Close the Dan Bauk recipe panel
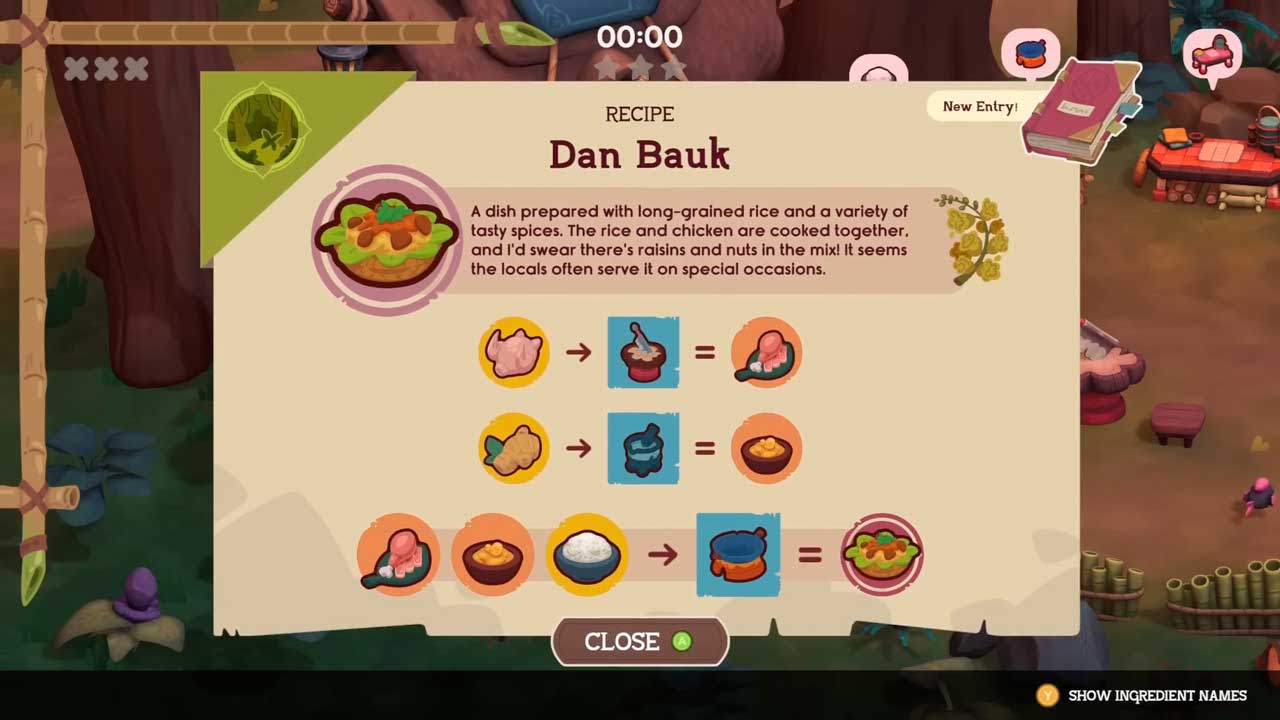Screen dimensions: 1280x720 pyautogui.click(x=639, y=642)
